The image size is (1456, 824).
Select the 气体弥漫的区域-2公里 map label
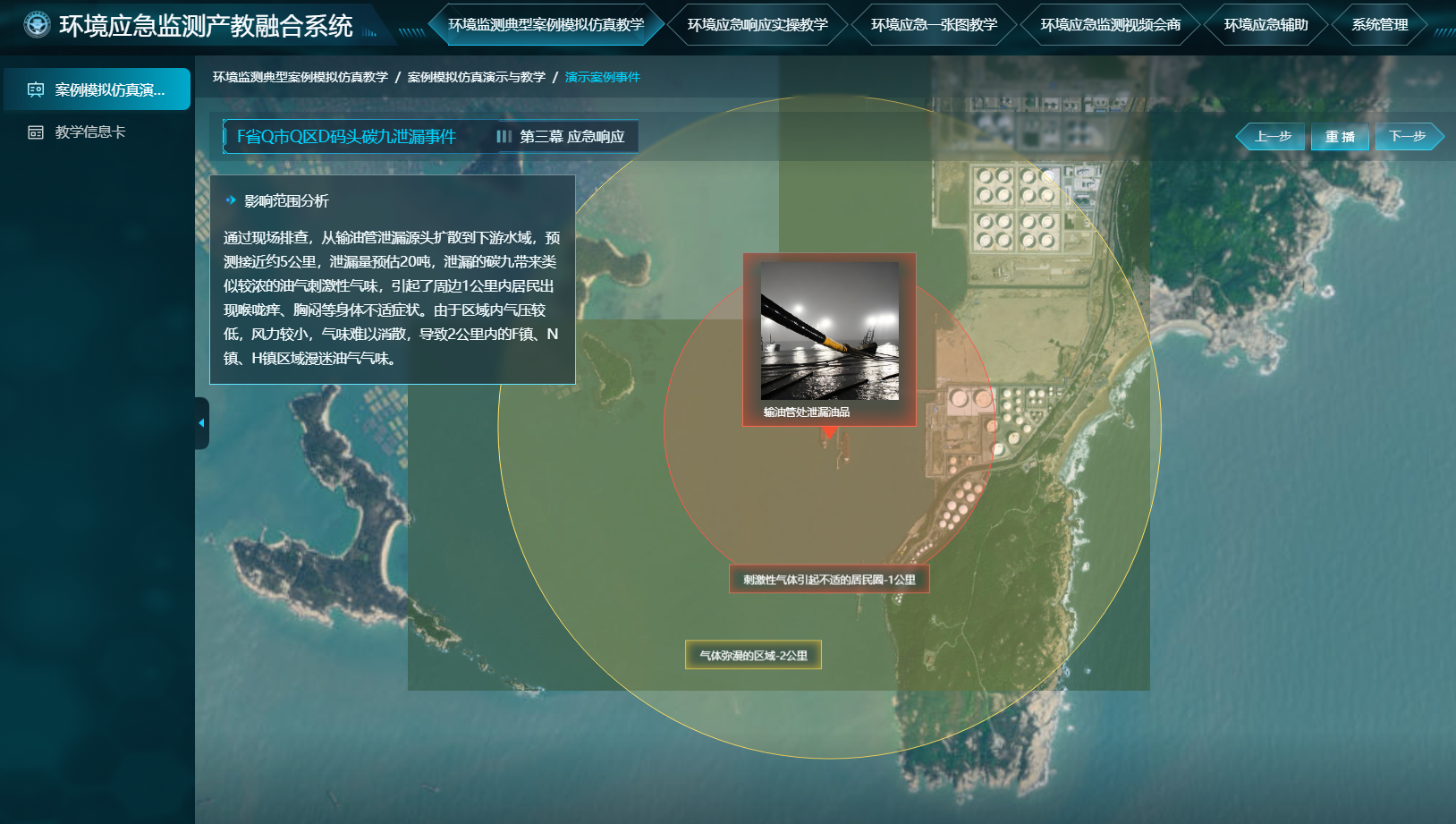753,655
